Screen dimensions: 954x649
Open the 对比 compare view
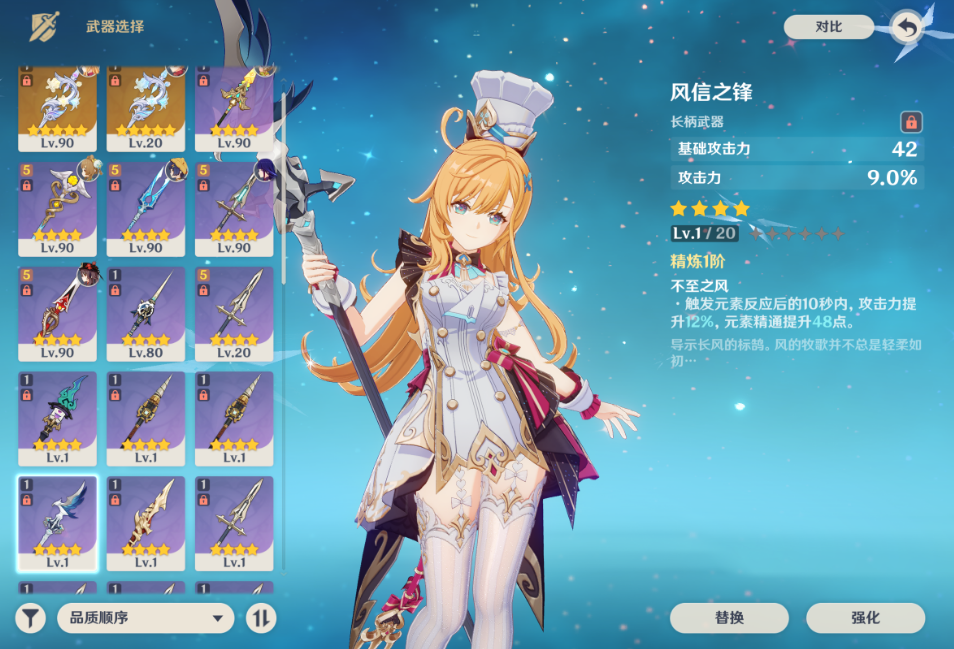coord(828,27)
